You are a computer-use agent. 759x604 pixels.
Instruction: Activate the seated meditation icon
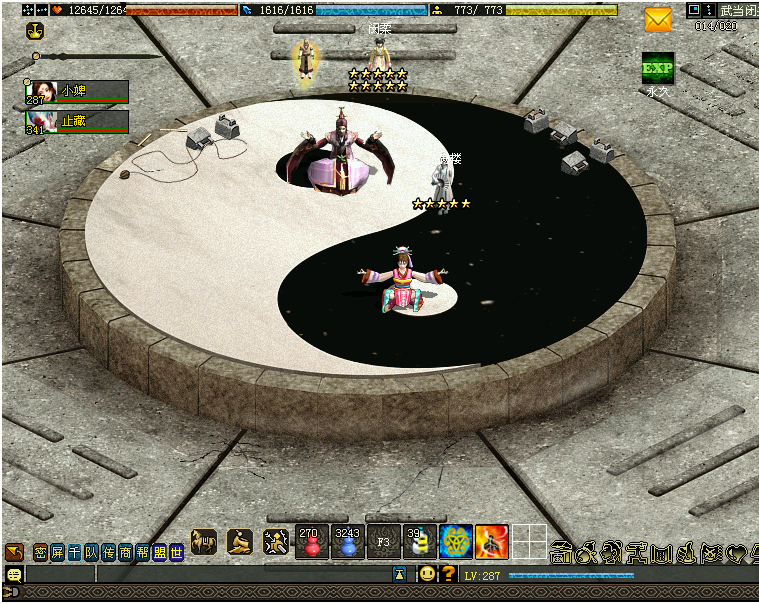pyautogui.click(x=239, y=542)
